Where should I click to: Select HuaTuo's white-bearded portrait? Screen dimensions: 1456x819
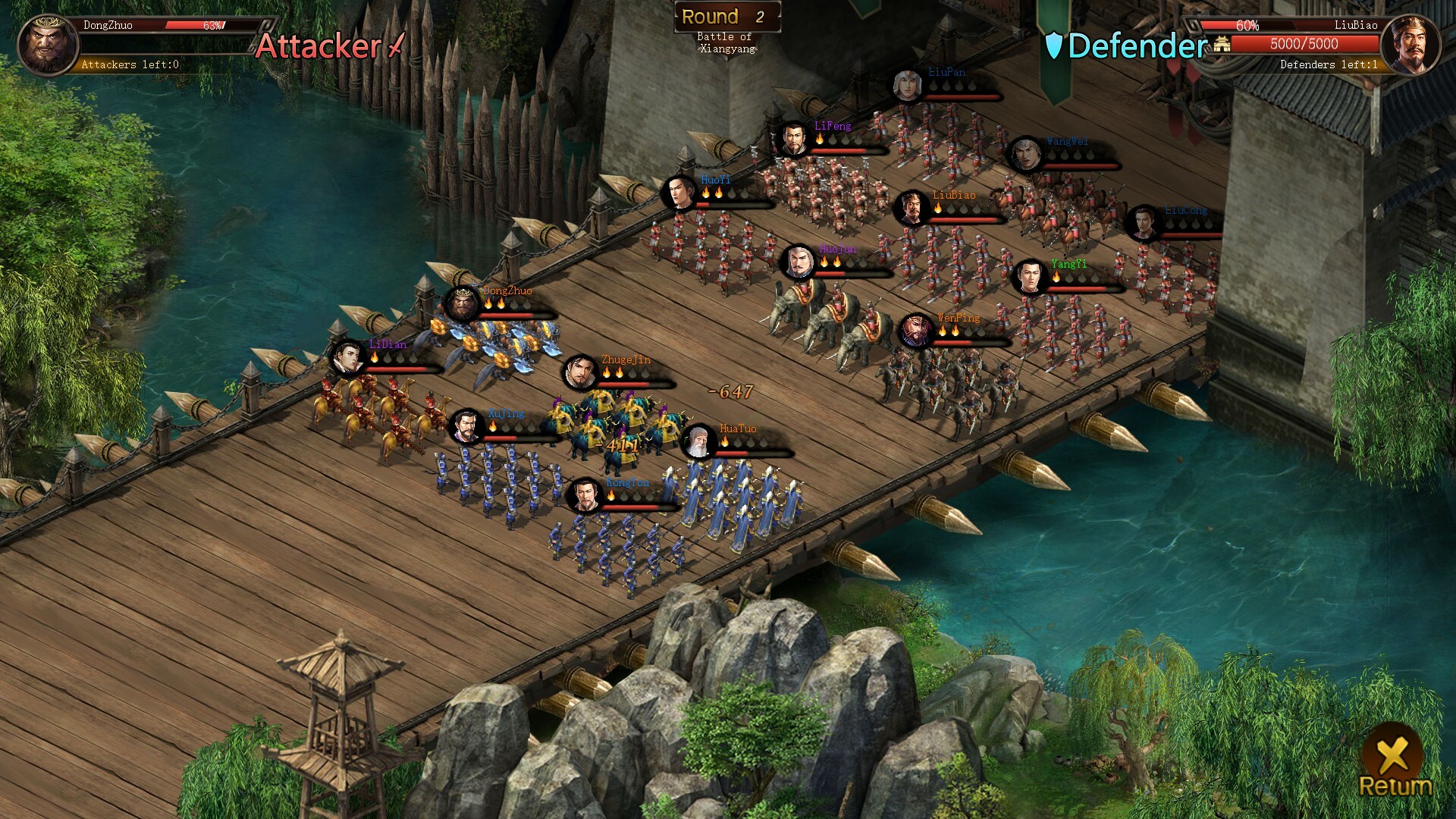click(x=698, y=442)
